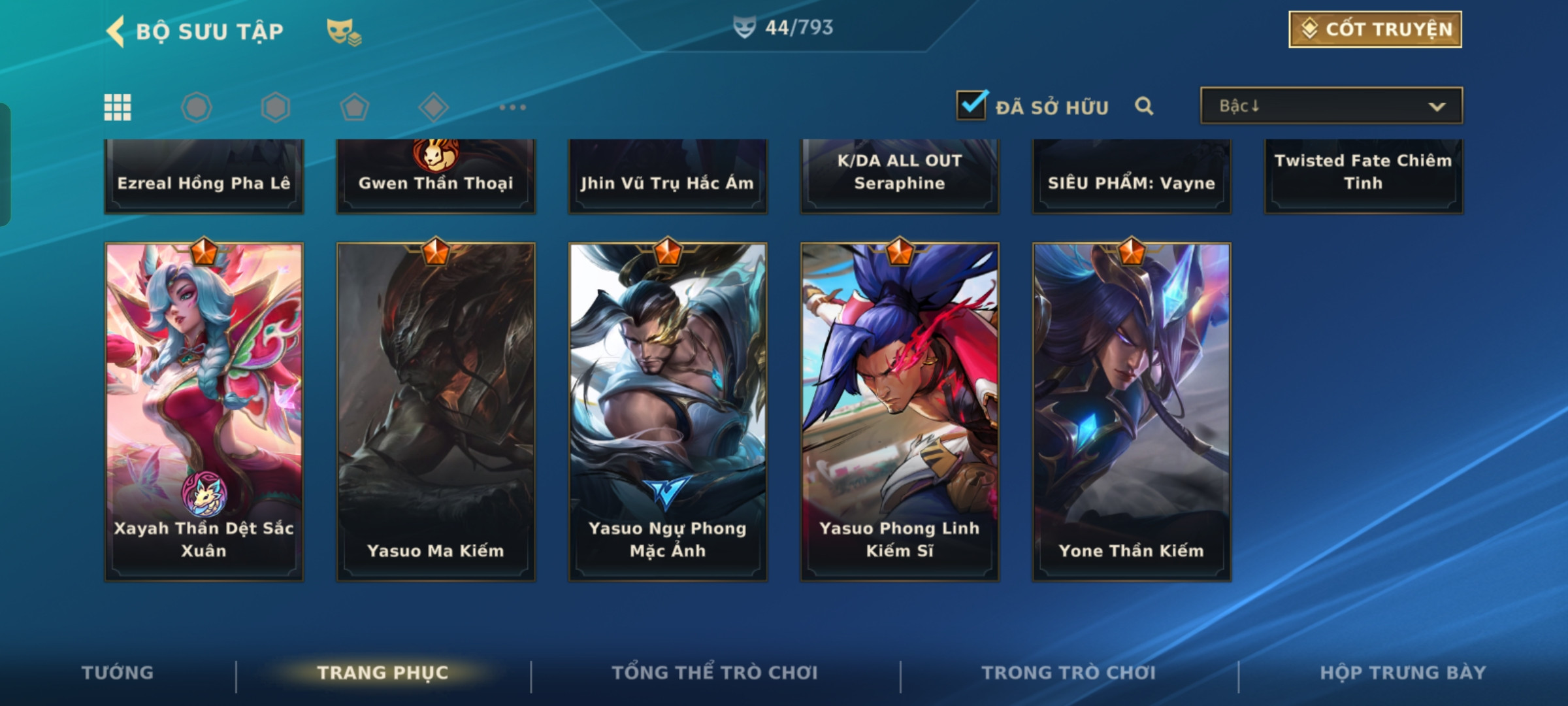This screenshot has width=1568, height=706.
Task: Toggle the Đã Sở Hữu checkbox
Action: click(972, 105)
